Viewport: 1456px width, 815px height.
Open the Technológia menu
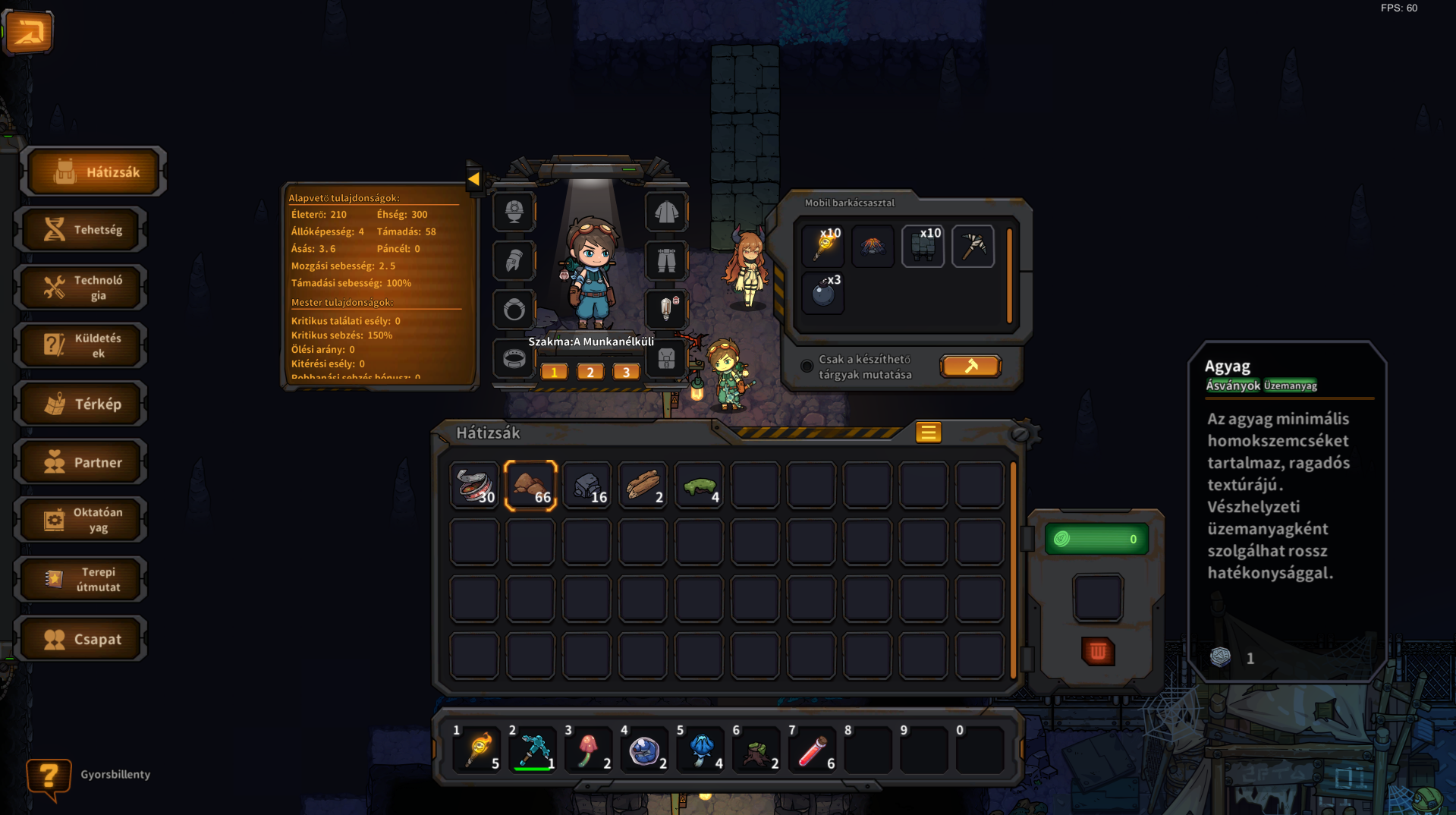point(82,288)
